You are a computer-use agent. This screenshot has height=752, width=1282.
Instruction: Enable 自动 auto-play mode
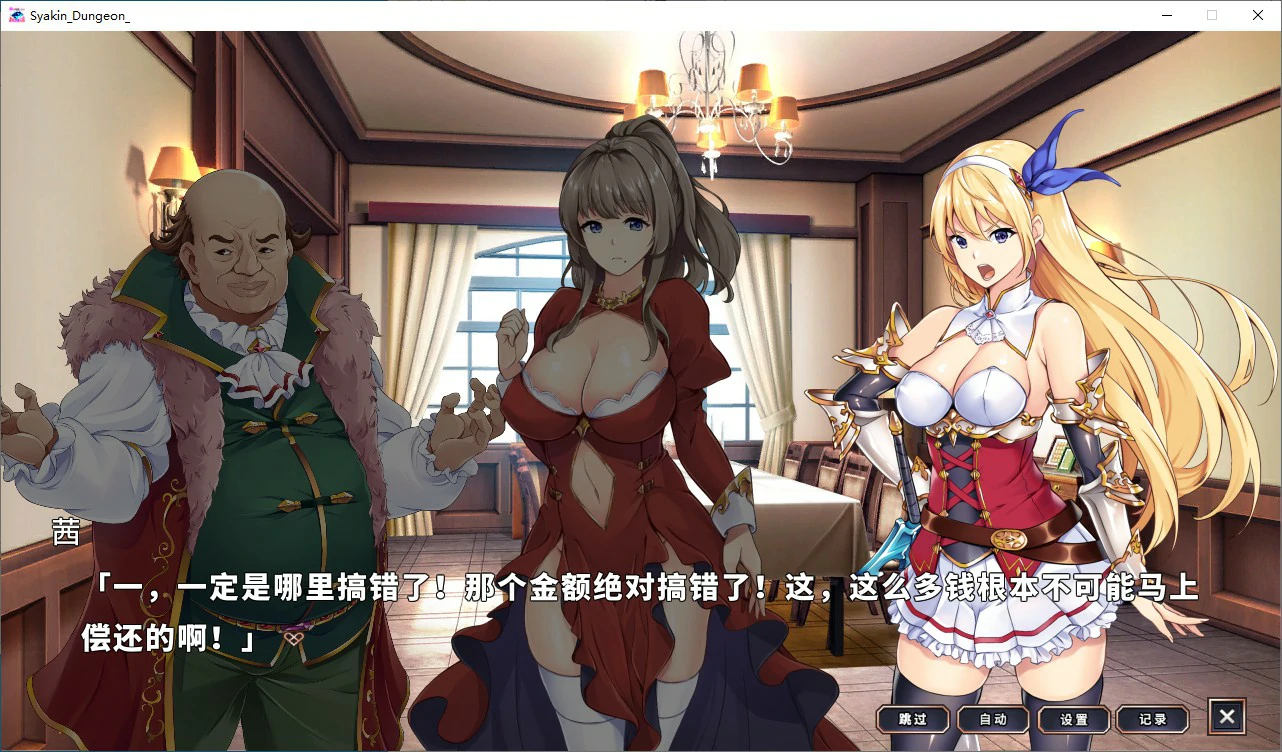(992, 718)
